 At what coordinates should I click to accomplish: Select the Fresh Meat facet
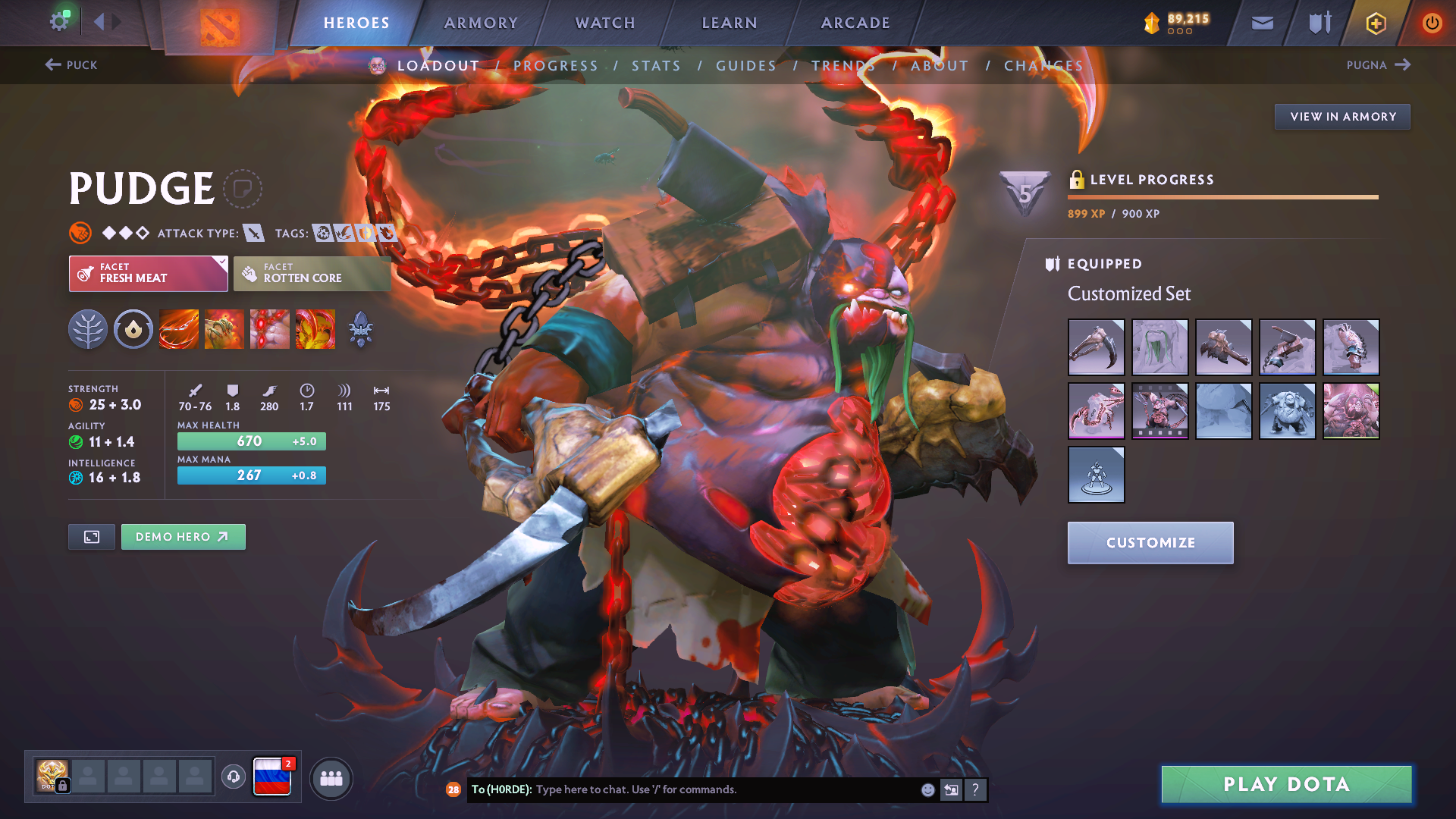coord(148,273)
